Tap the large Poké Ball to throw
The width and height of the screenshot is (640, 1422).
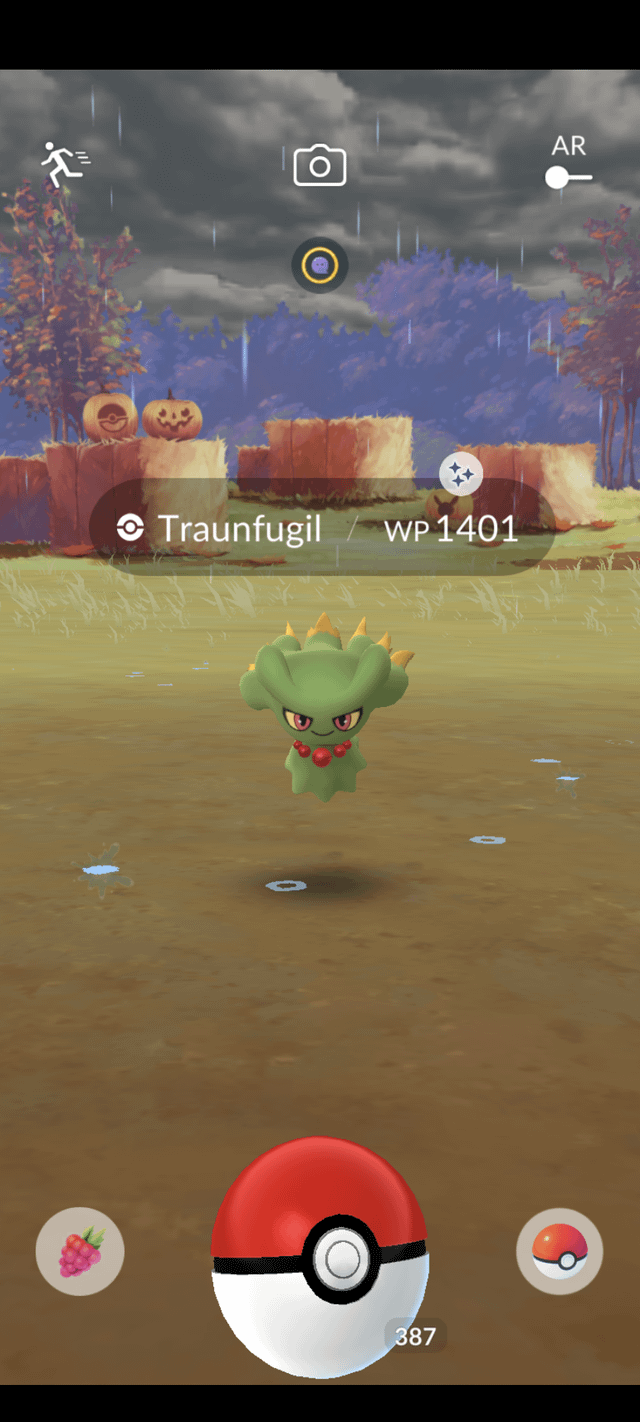tap(320, 1256)
